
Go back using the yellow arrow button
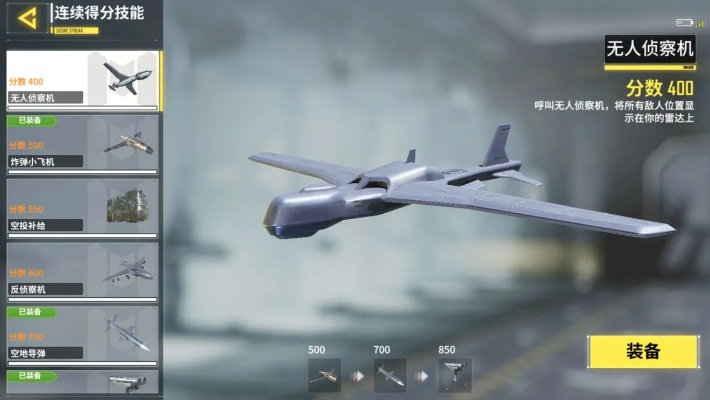coord(28,16)
